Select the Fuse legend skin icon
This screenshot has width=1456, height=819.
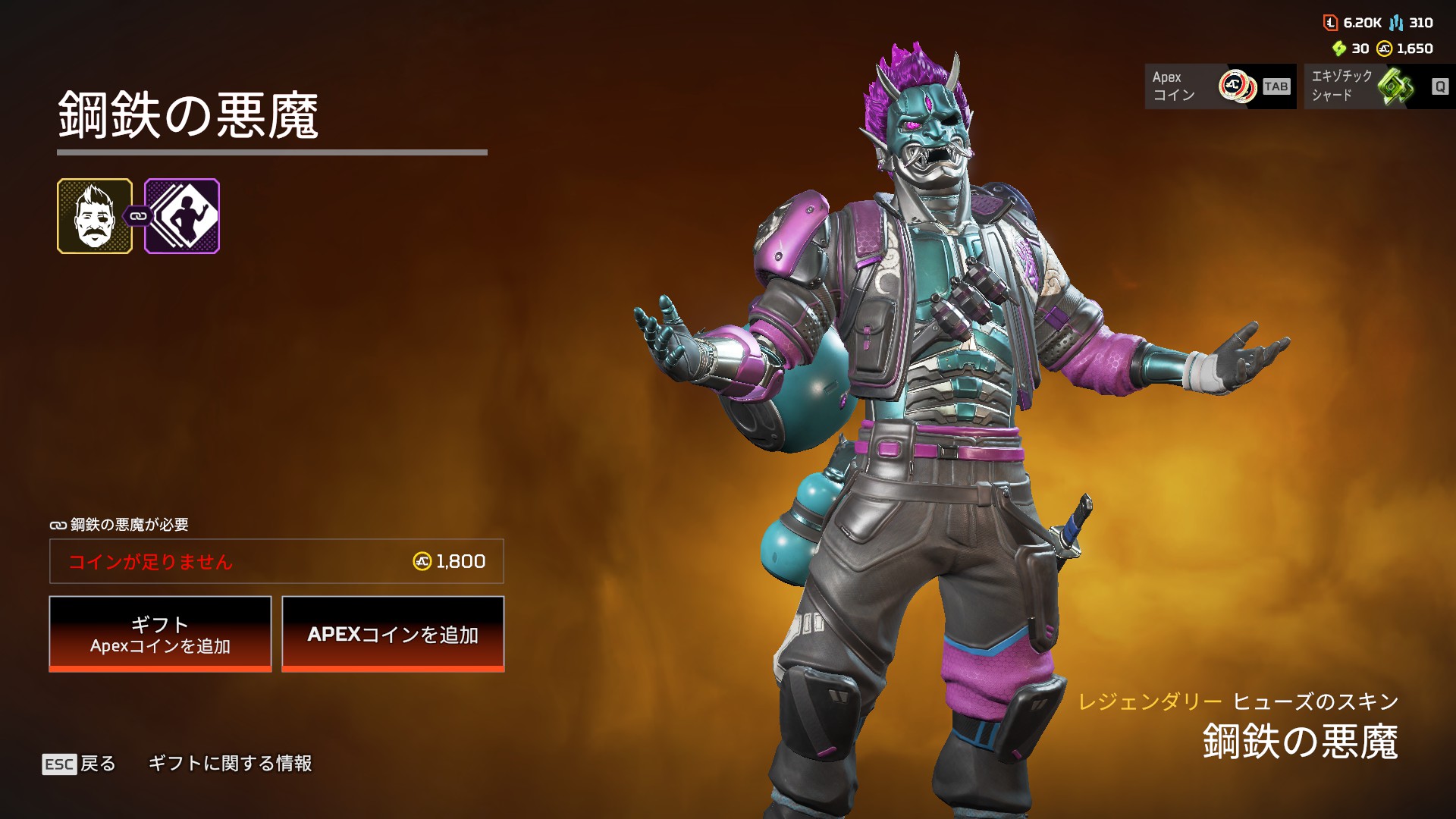tap(95, 216)
